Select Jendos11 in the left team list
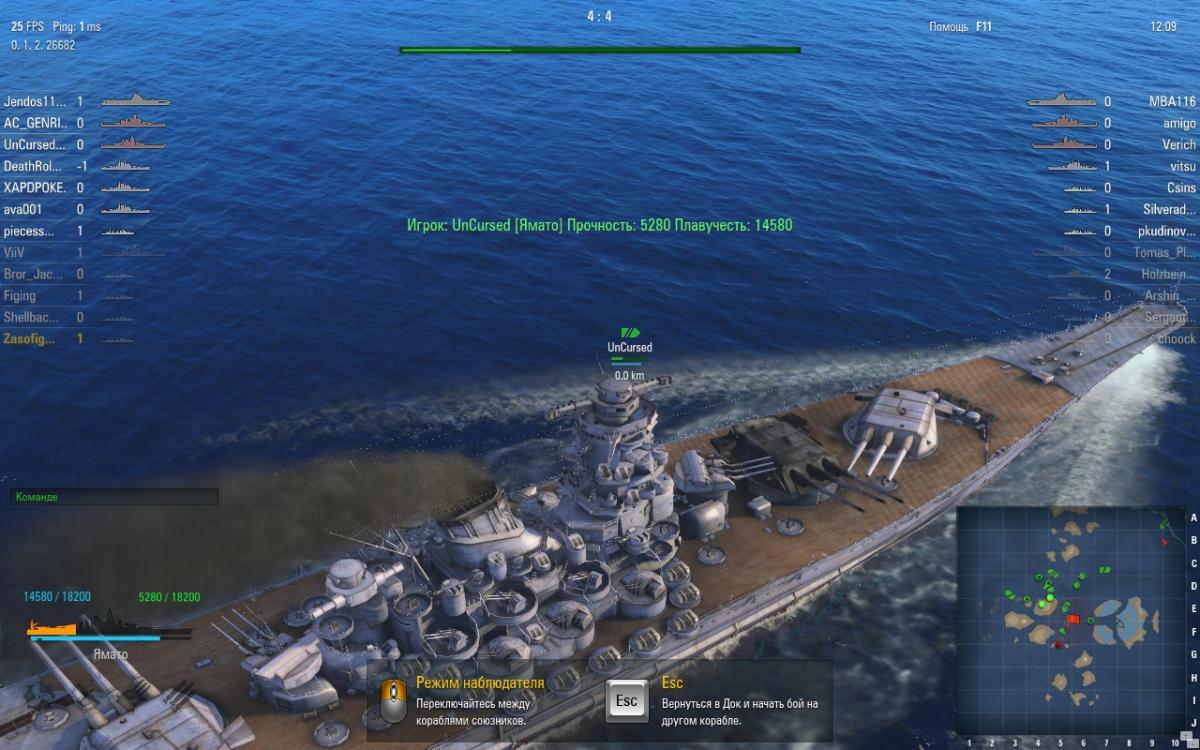1200x750 pixels. point(35,101)
